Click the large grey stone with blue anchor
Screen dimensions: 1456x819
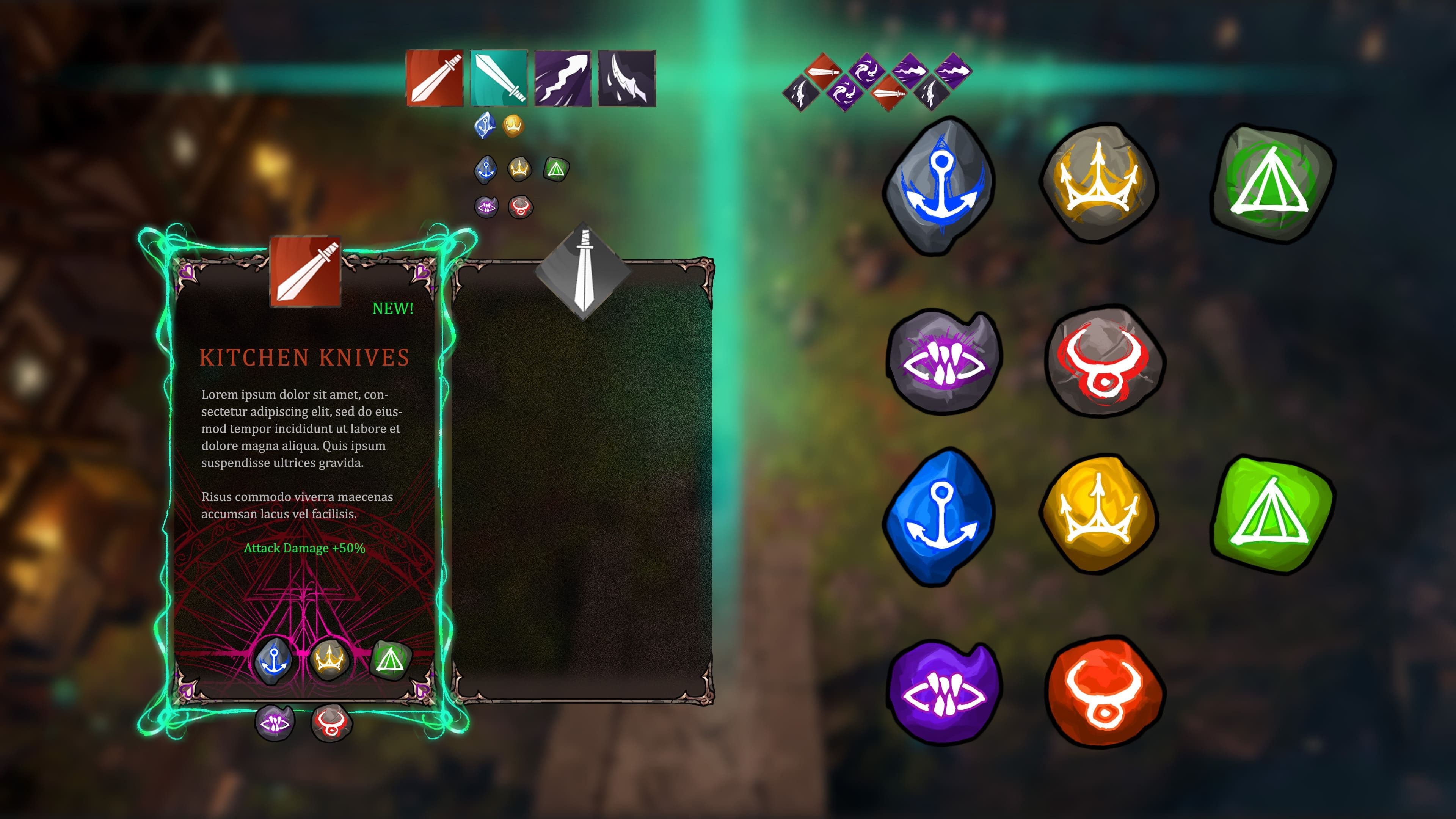tap(940, 184)
